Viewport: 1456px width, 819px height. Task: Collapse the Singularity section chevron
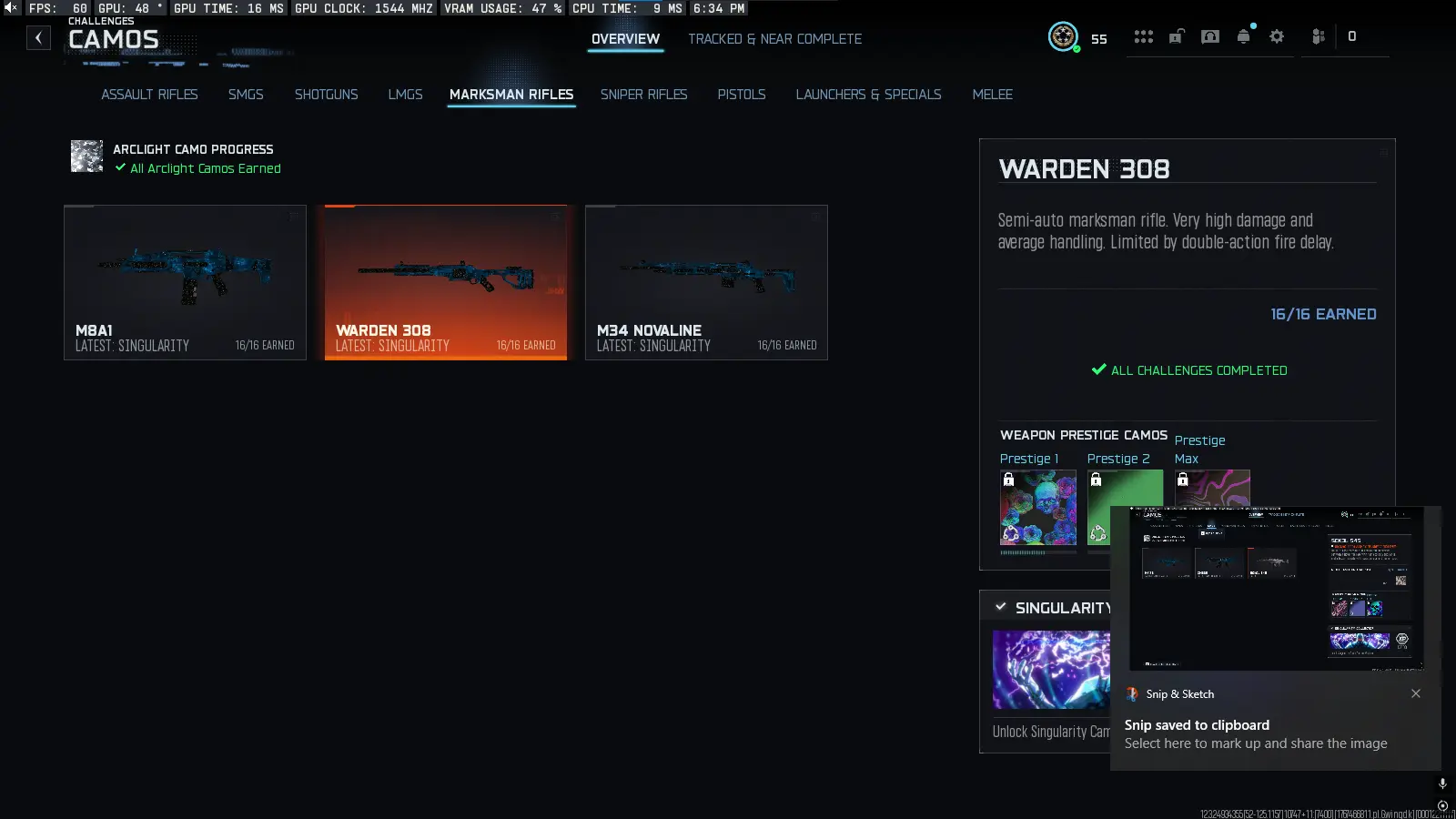point(1001,607)
